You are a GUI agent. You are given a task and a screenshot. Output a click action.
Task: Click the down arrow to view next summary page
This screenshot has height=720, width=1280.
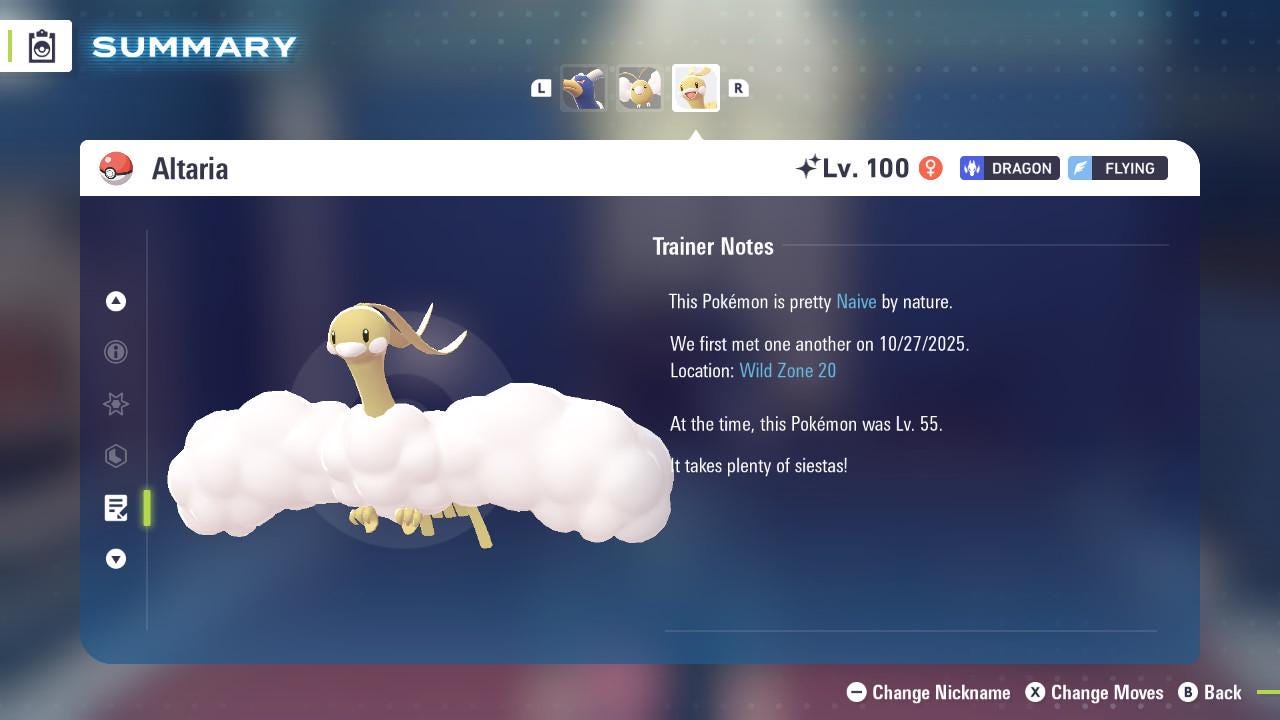point(116,559)
